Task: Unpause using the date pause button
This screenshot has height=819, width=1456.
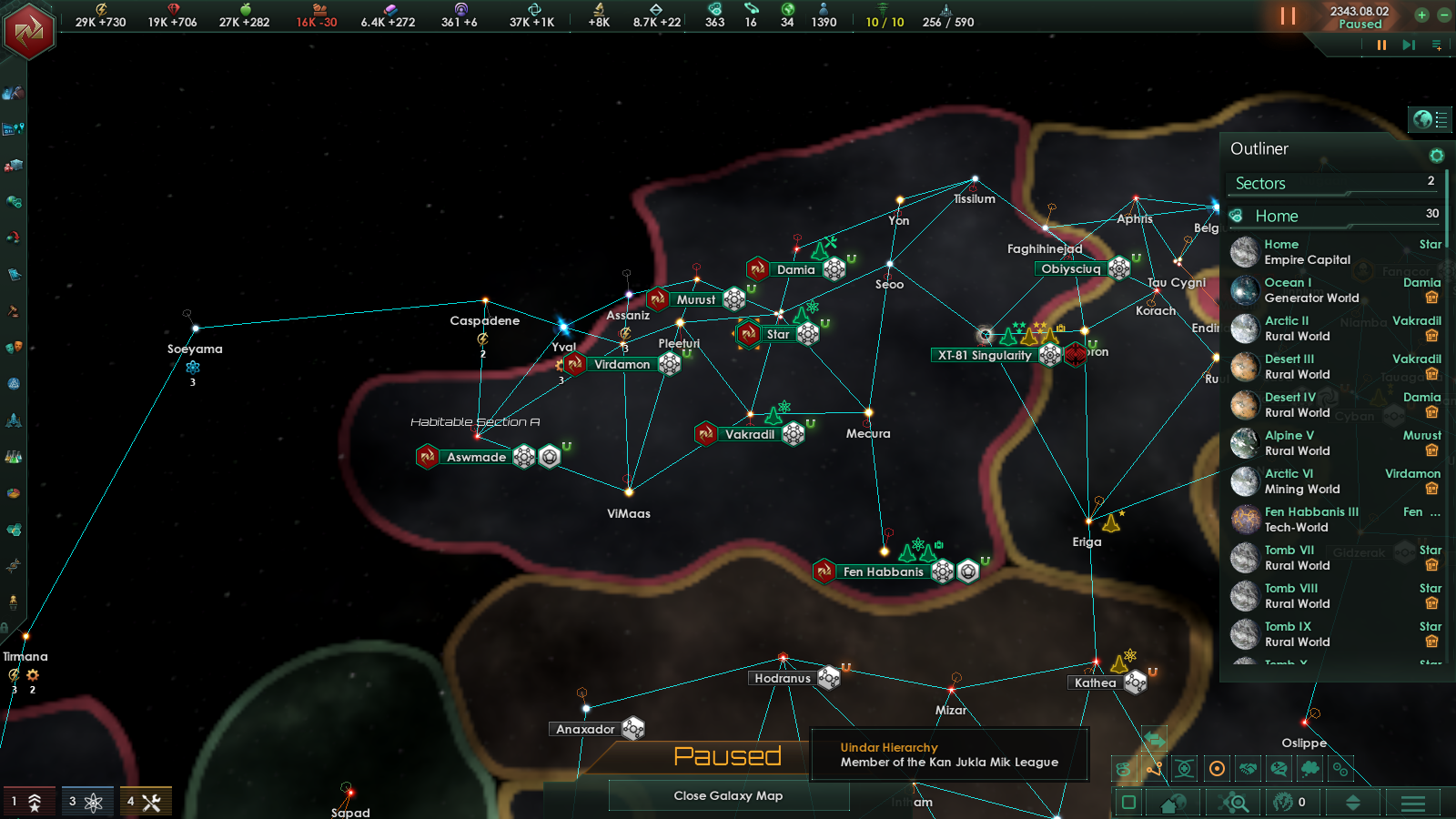Action: (x=1288, y=15)
